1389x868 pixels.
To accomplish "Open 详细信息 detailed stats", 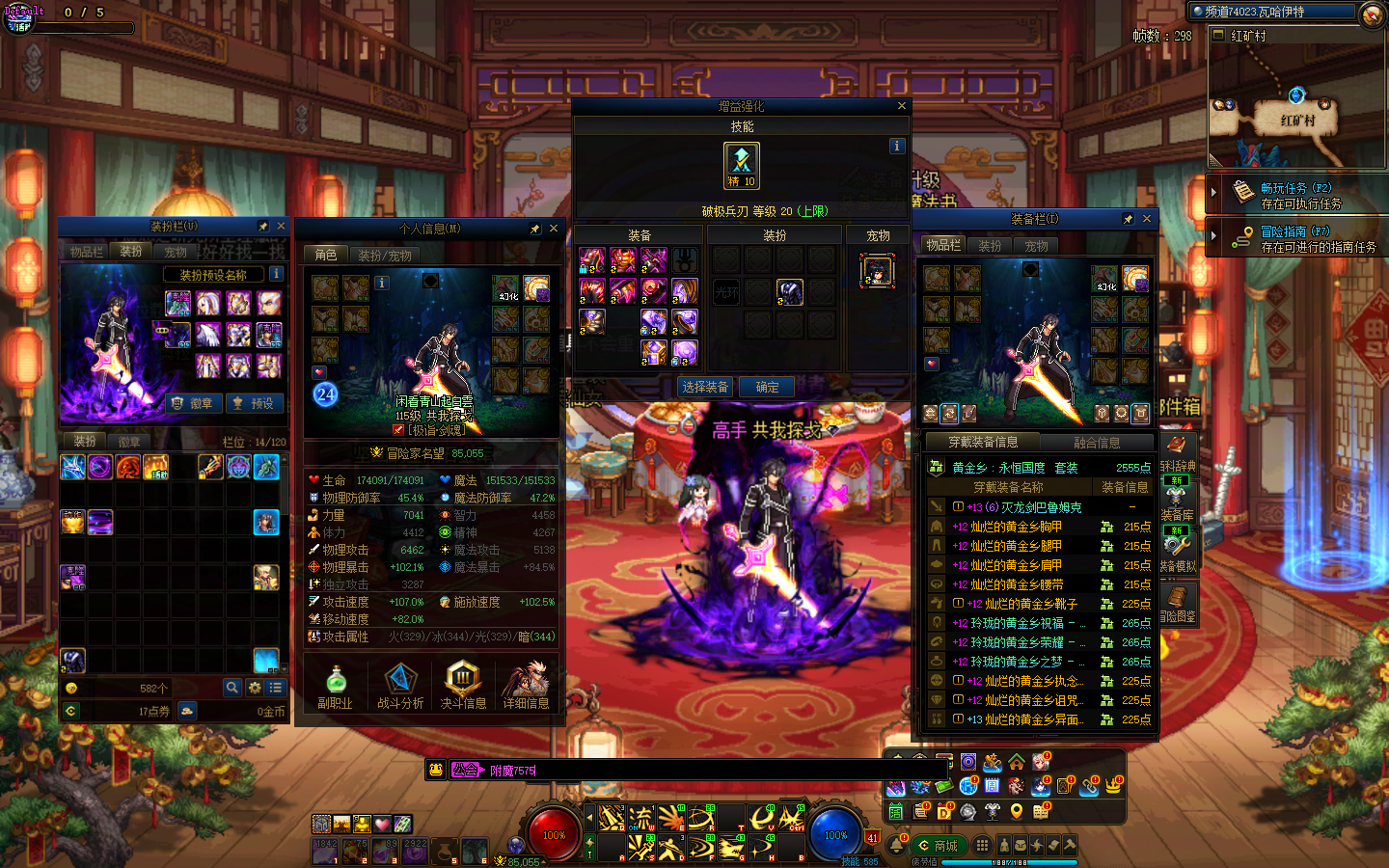I will point(527,686).
